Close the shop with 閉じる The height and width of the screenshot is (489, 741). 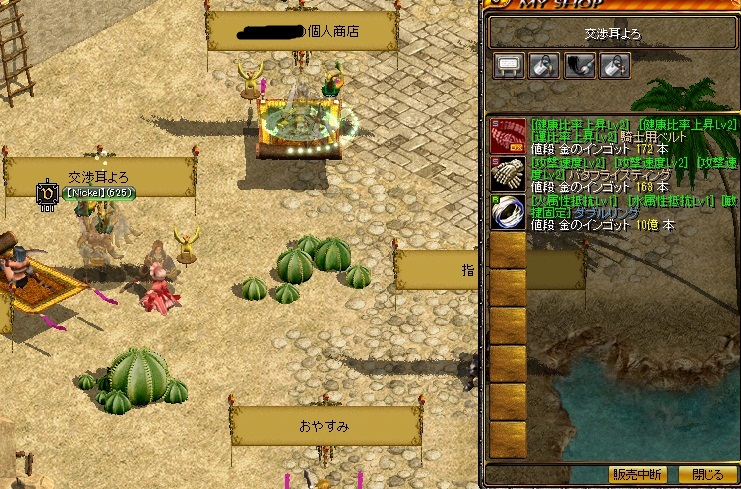(x=707, y=474)
